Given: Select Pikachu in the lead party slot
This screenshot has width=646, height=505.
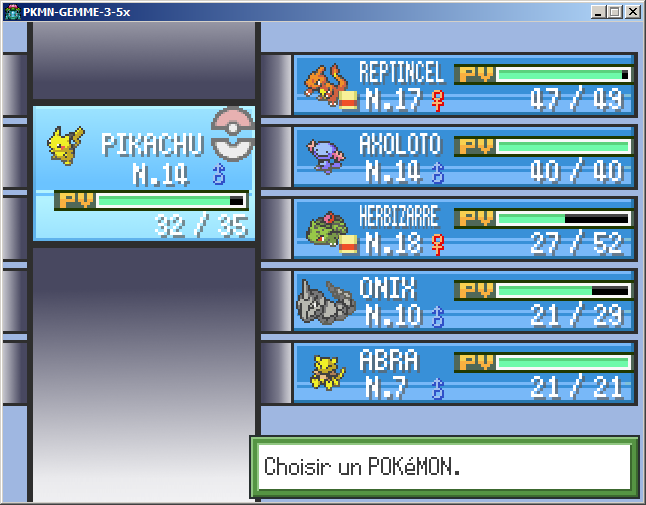Looking at the screenshot, I should point(144,173).
